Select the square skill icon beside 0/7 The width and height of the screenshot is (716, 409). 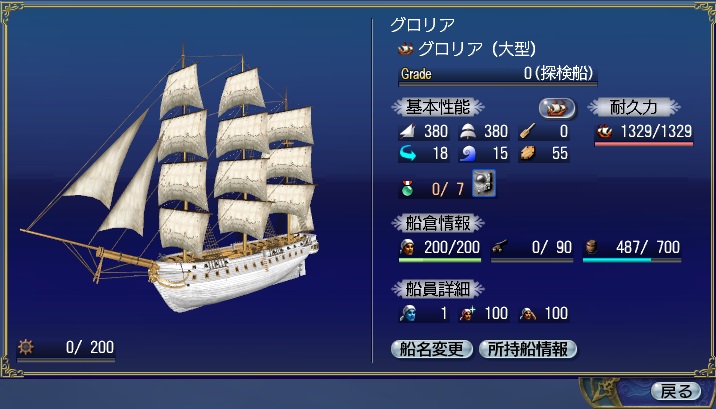pos(485,185)
